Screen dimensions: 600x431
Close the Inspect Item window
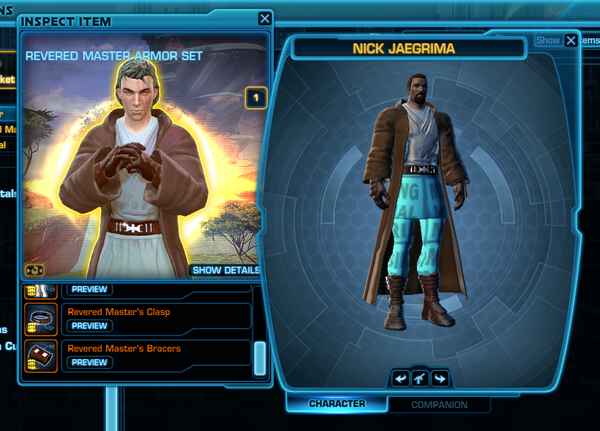[x=264, y=18]
